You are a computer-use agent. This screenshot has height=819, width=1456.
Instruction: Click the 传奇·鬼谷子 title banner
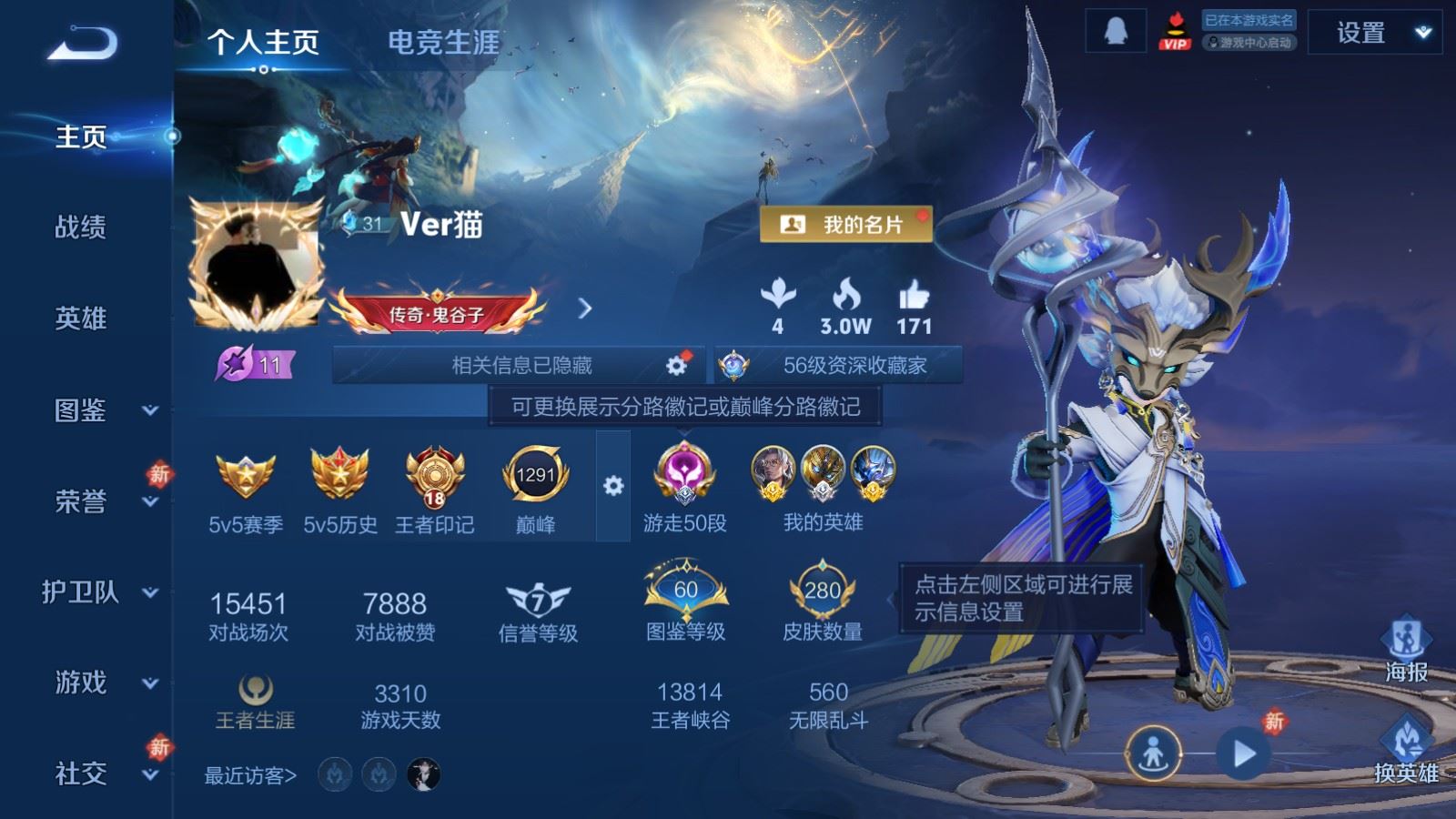[437, 314]
